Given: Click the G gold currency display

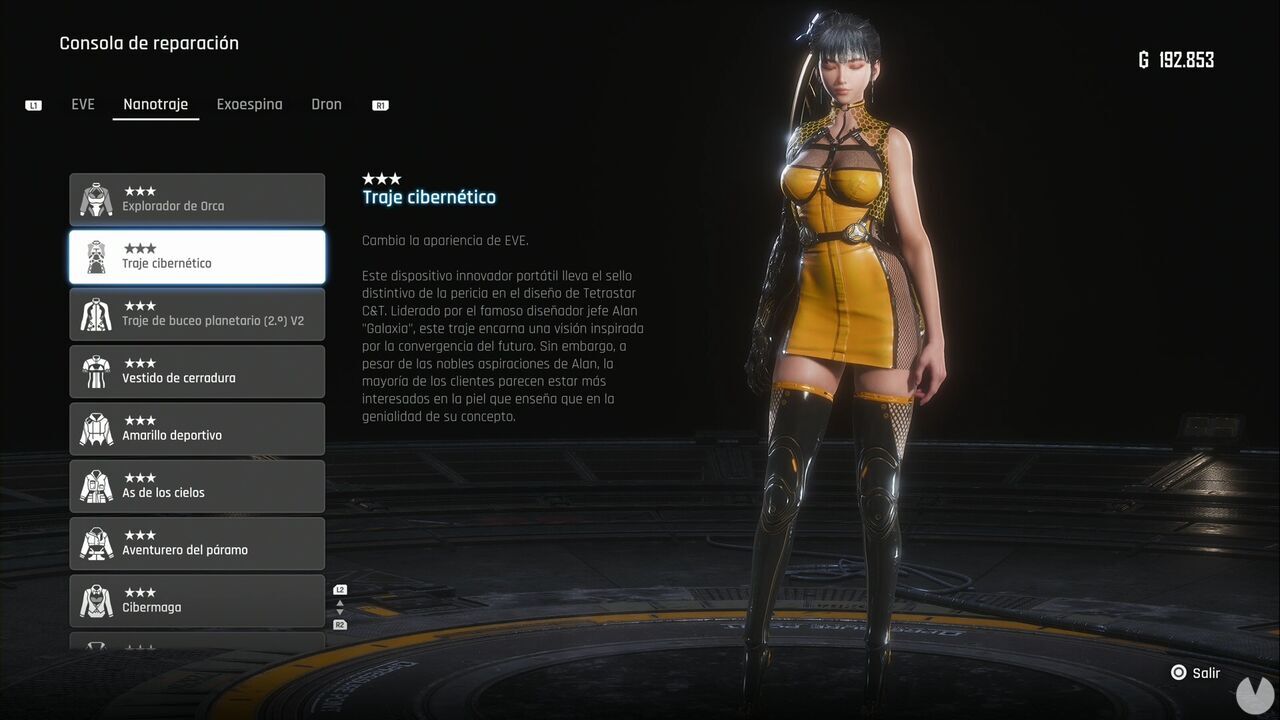Looking at the screenshot, I should [x=1176, y=59].
